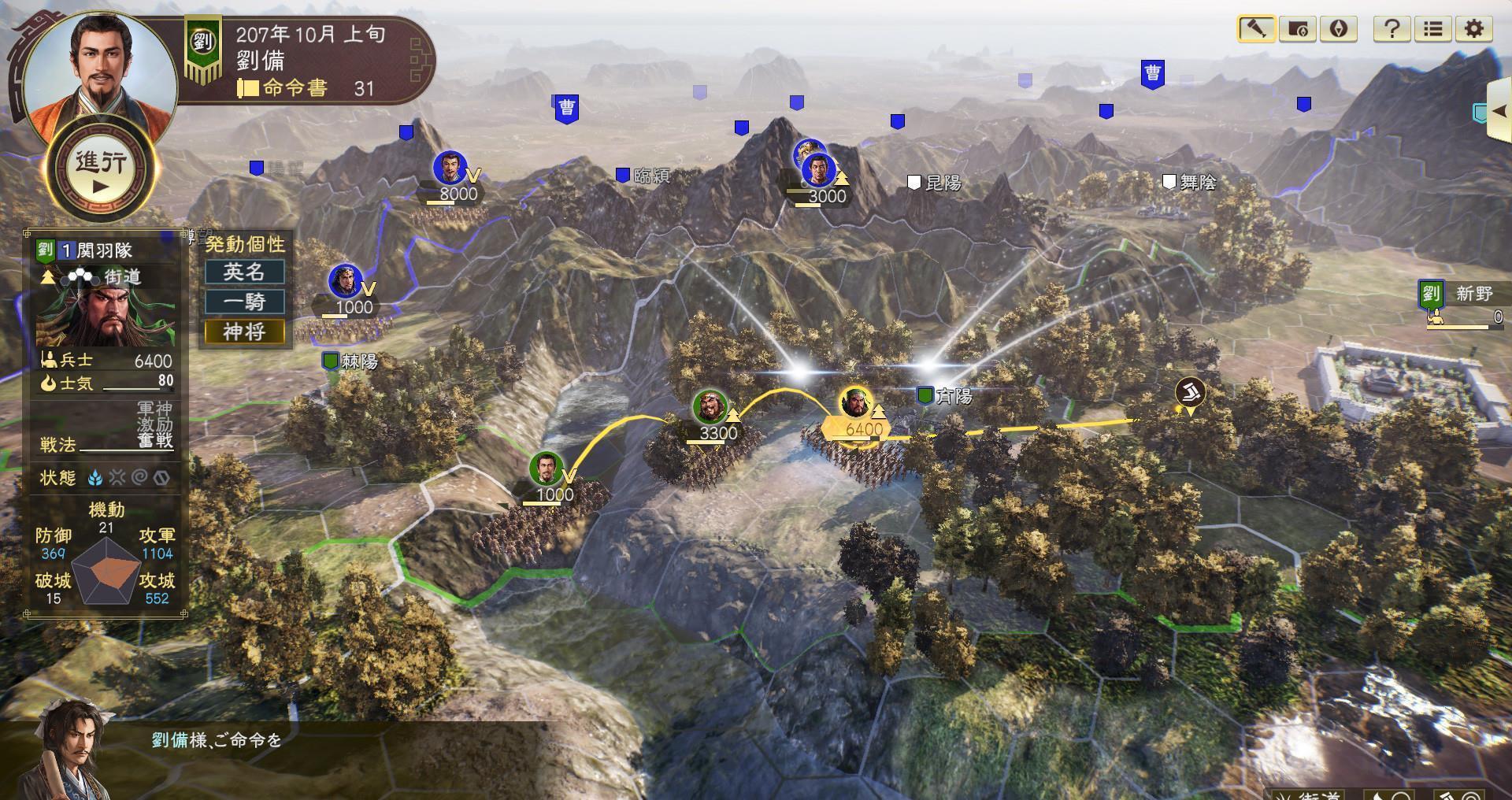This screenshot has width=1512, height=800.
Task: Select Guan Yu's 6400-troop unit
Action: point(855,404)
